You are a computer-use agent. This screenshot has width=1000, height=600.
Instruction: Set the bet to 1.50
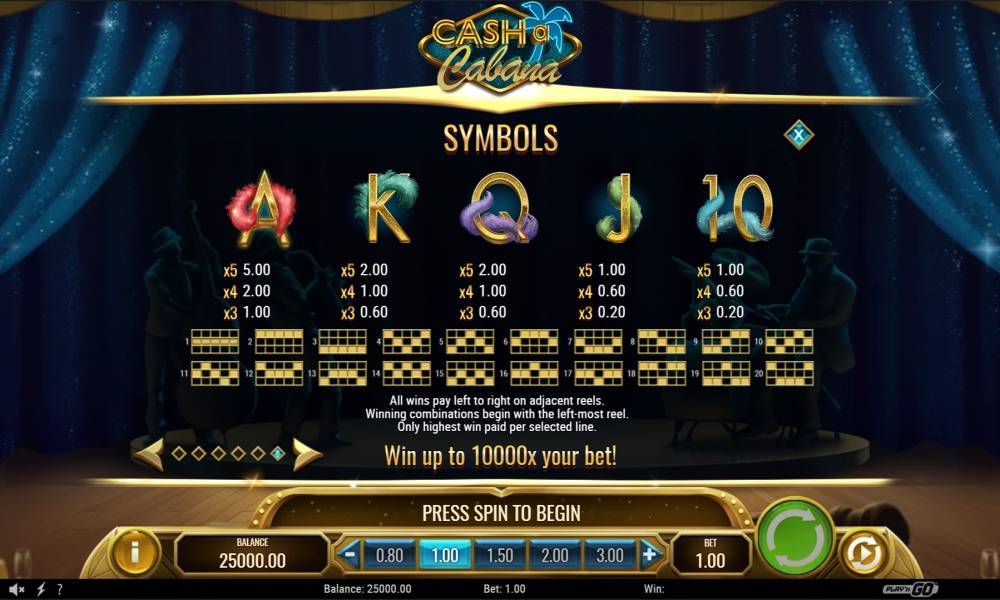[499, 554]
